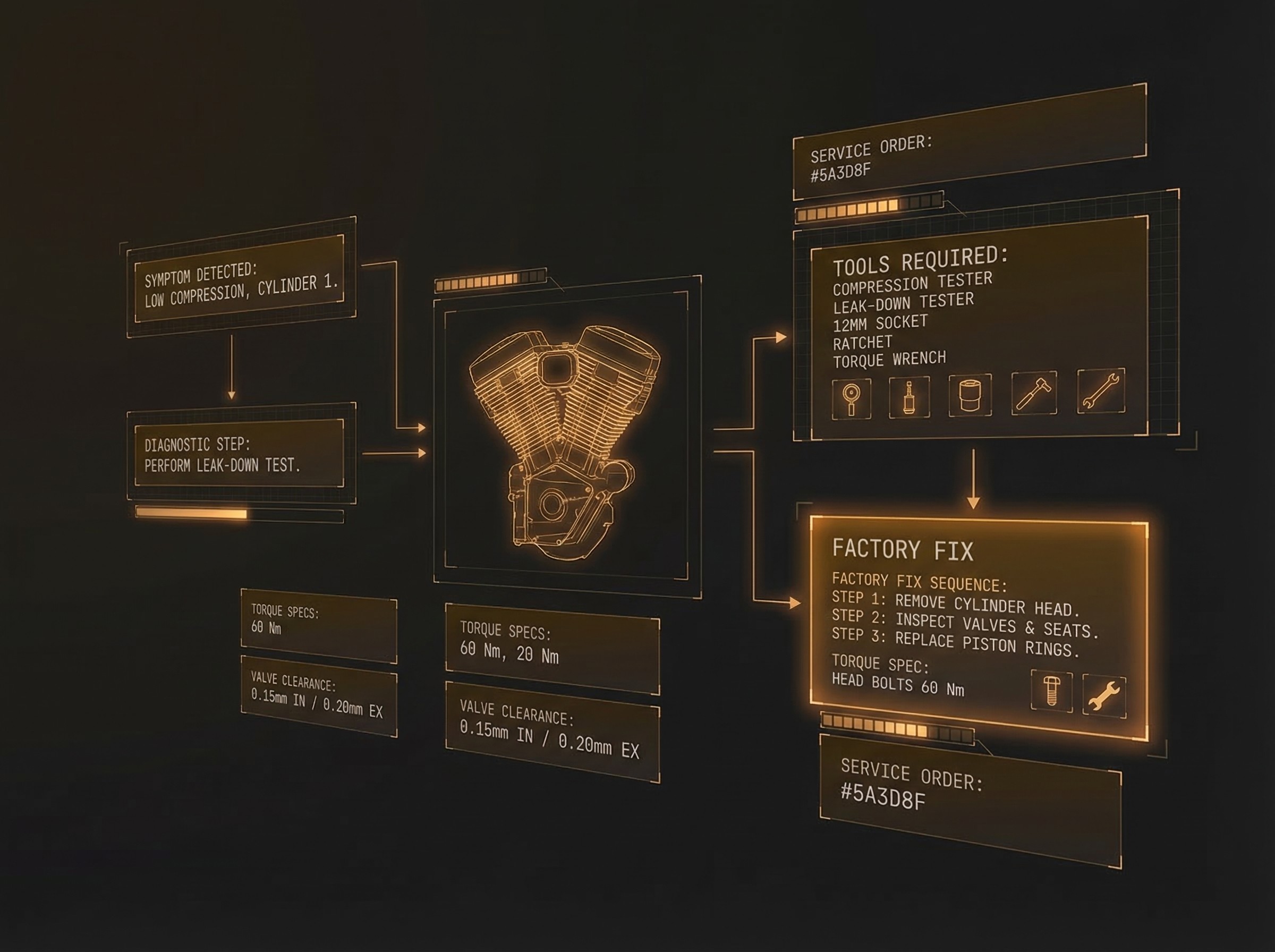Select the Symptom Detected panel
This screenshot has width=1275, height=952.
[240, 284]
